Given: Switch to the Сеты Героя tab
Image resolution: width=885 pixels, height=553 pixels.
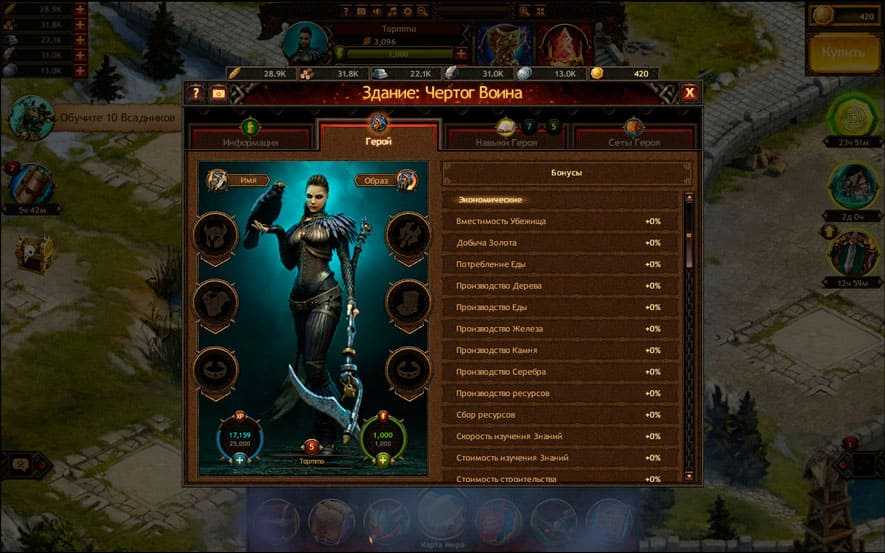Looking at the screenshot, I should [x=633, y=138].
